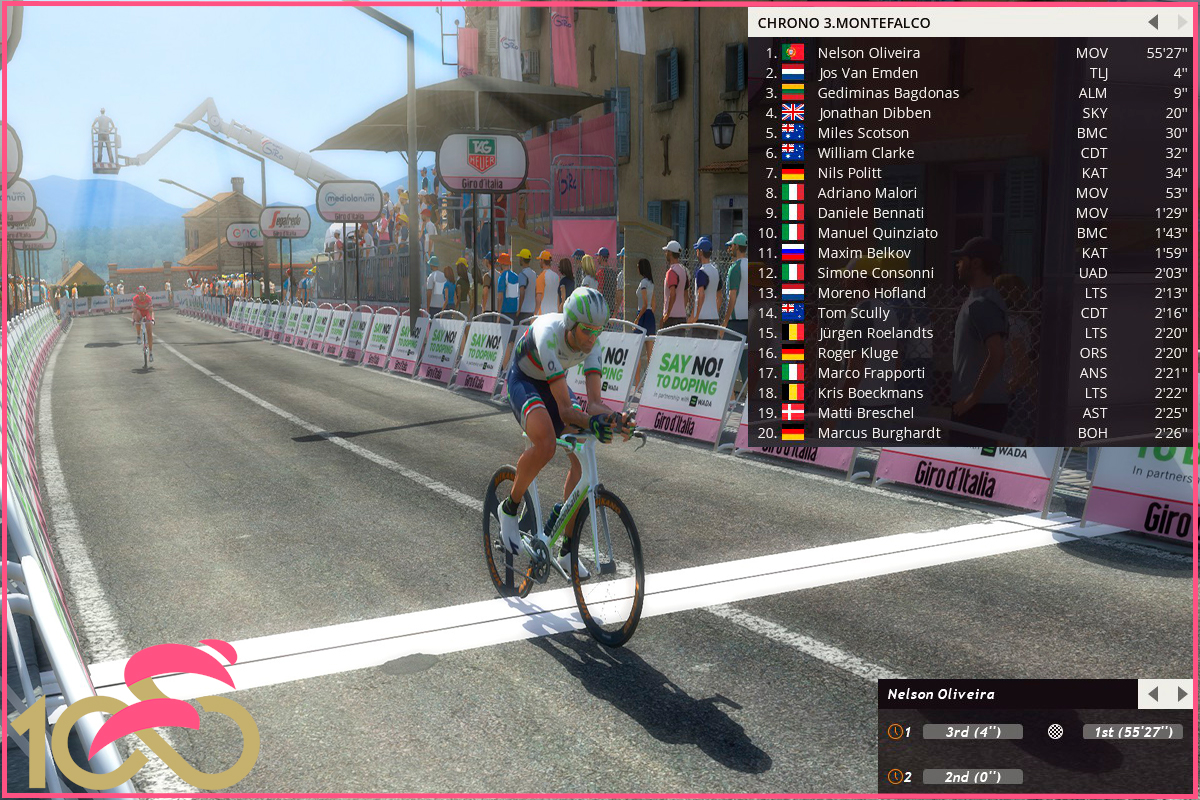The image size is (1200, 800).
Task: Pick Jürgen Roelandts in the ranking
Action: (x=875, y=333)
